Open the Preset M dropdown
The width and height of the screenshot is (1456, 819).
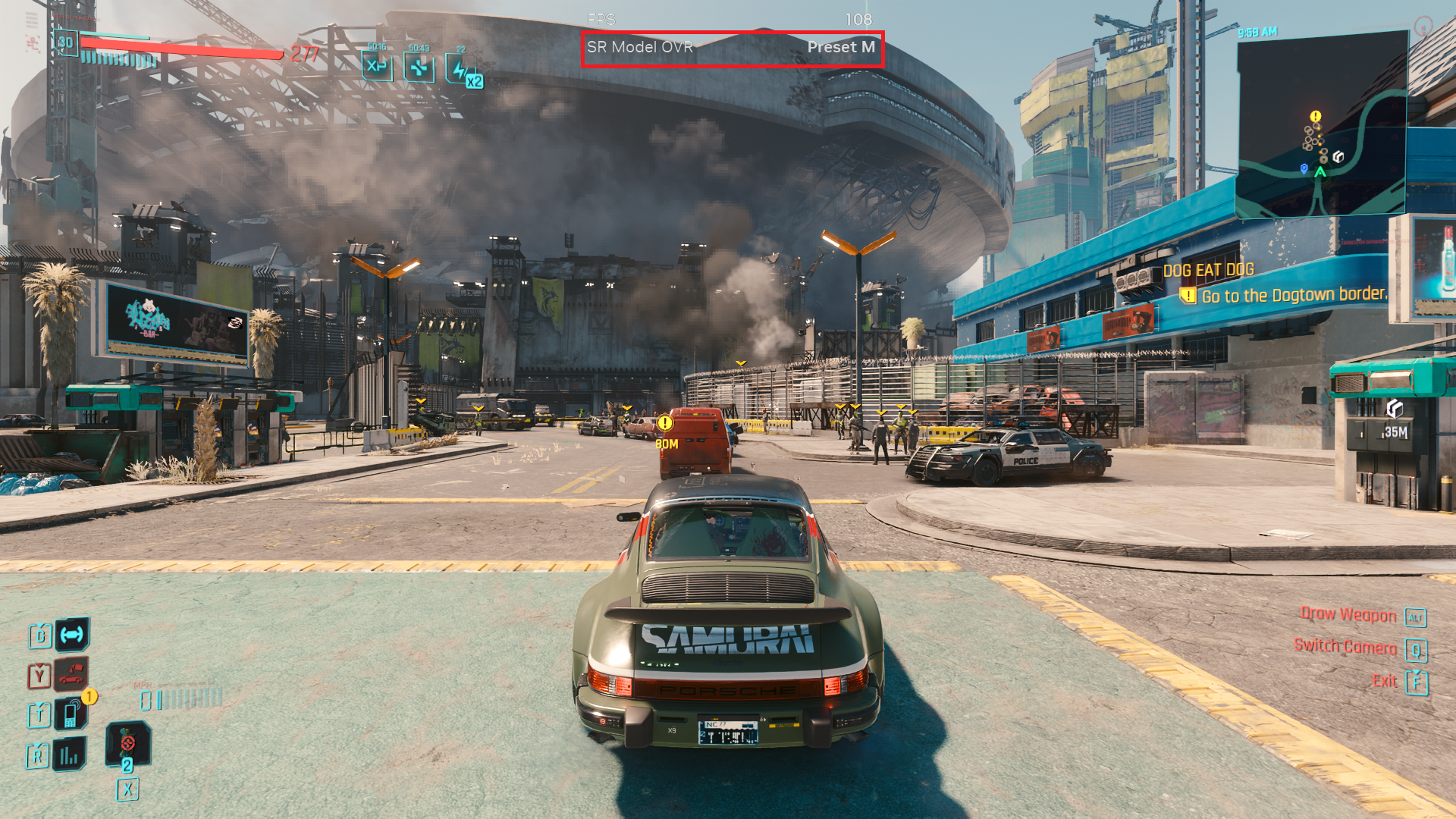(x=842, y=47)
